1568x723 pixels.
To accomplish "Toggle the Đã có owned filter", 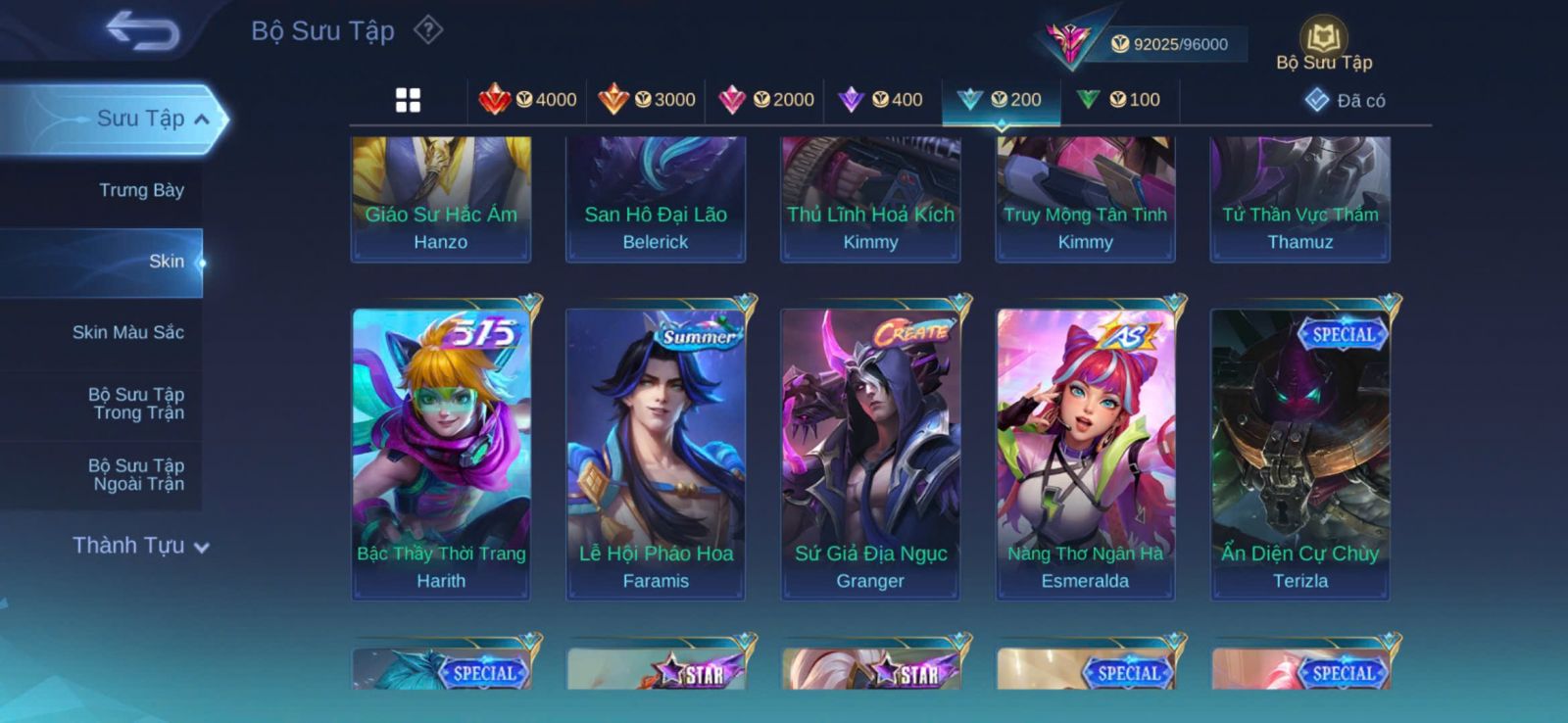I will (x=1345, y=100).
